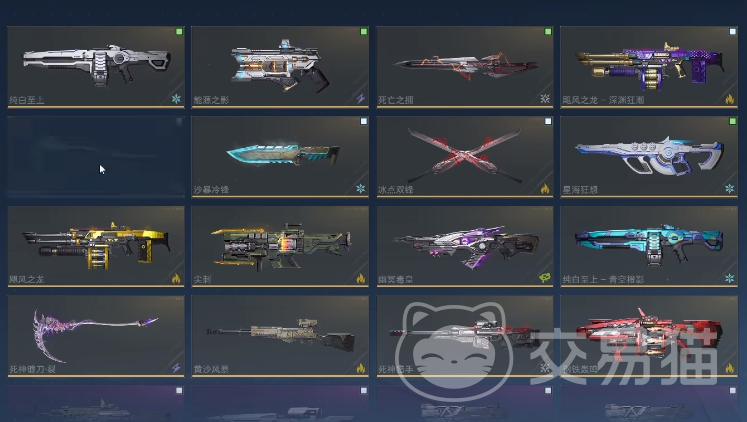Pick the gold 飓风之龙 machine gun card

point(95,245)
